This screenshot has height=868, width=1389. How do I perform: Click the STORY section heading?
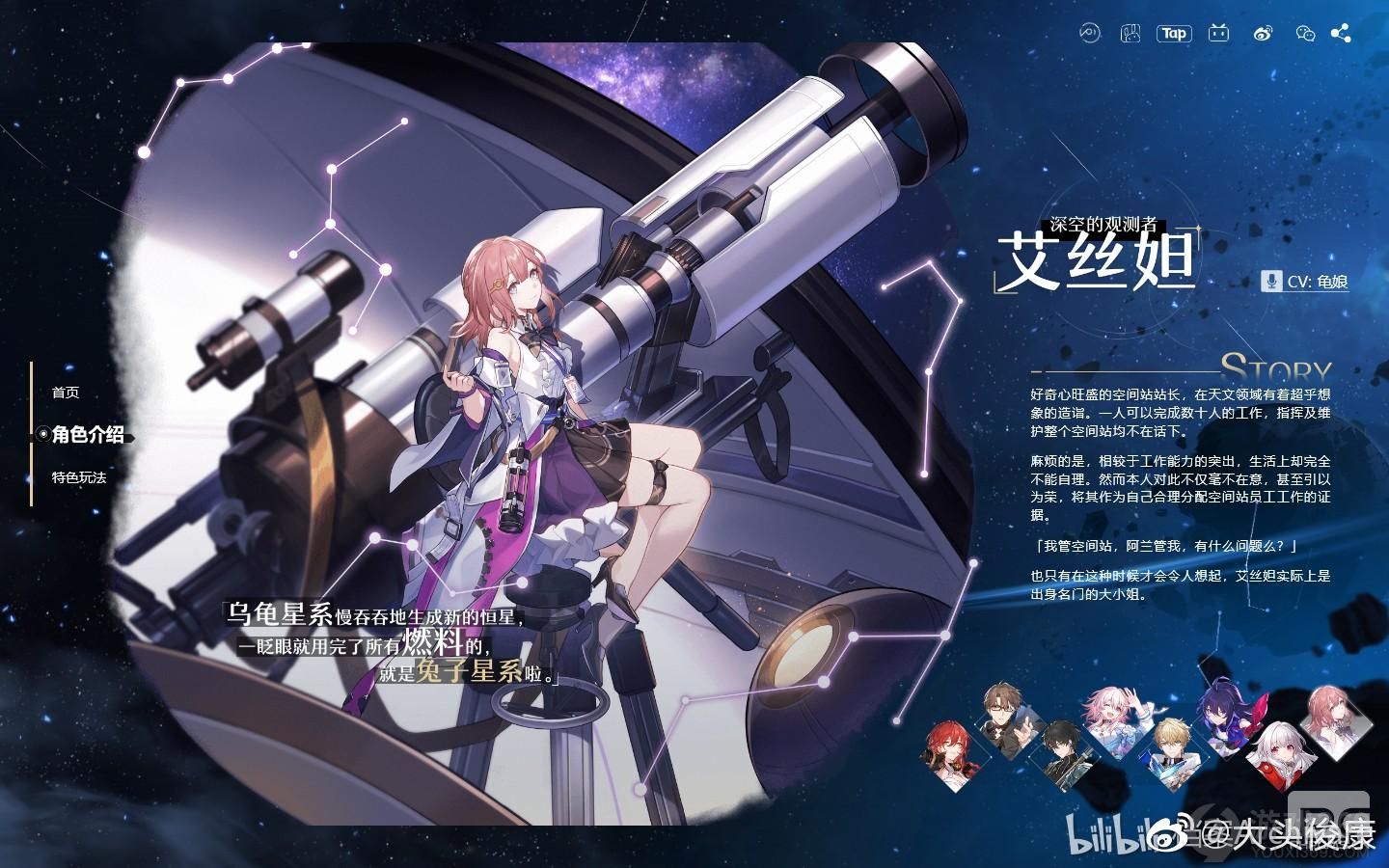coord(1276,366)
